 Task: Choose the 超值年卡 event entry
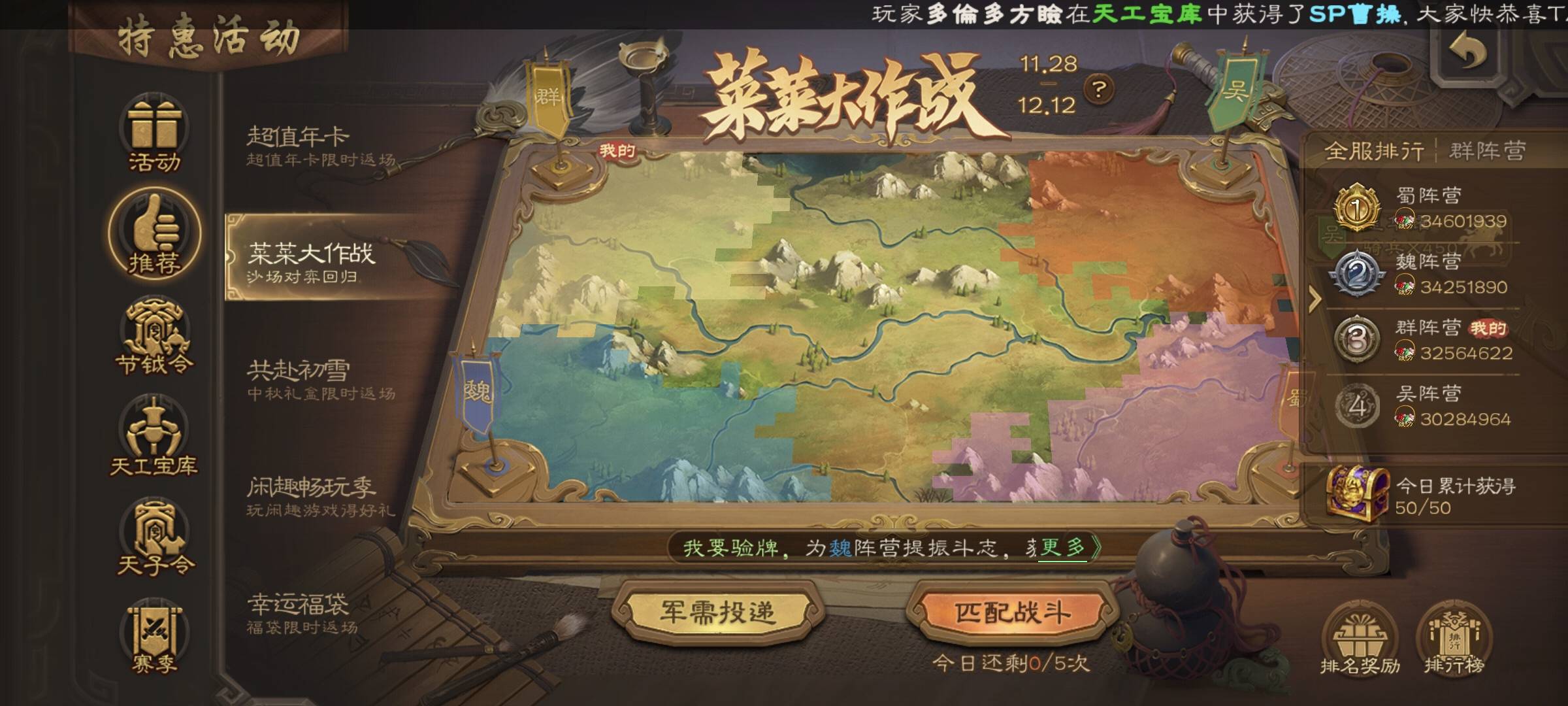[x=320, y=146]
